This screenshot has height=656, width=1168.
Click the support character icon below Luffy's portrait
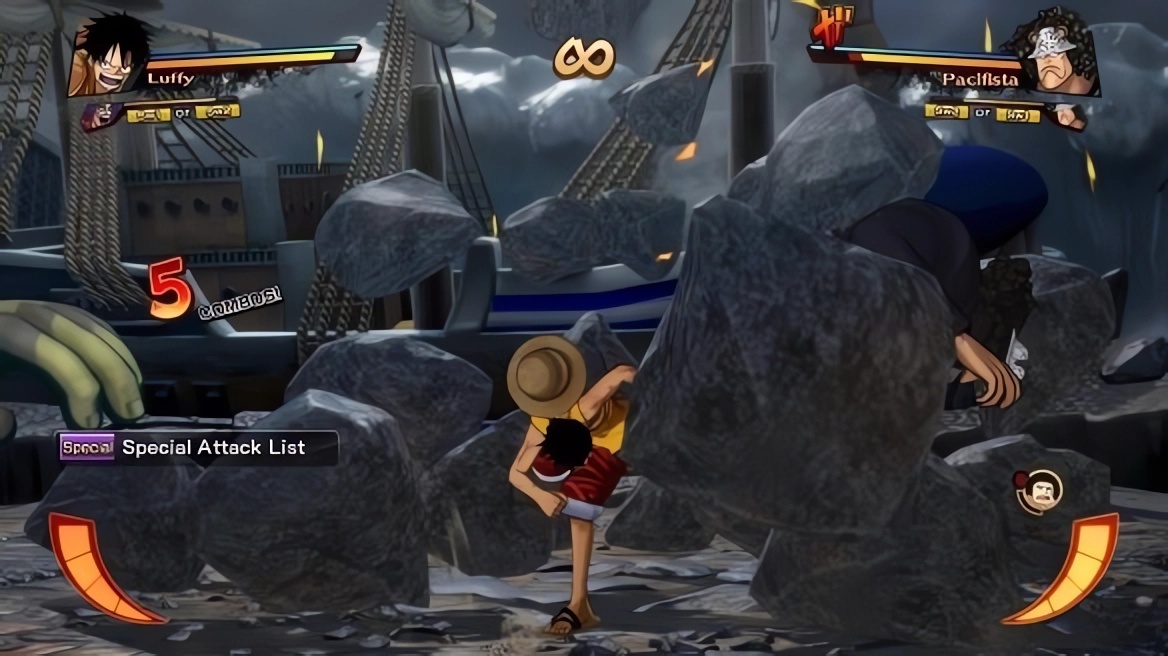pos(101,115)
